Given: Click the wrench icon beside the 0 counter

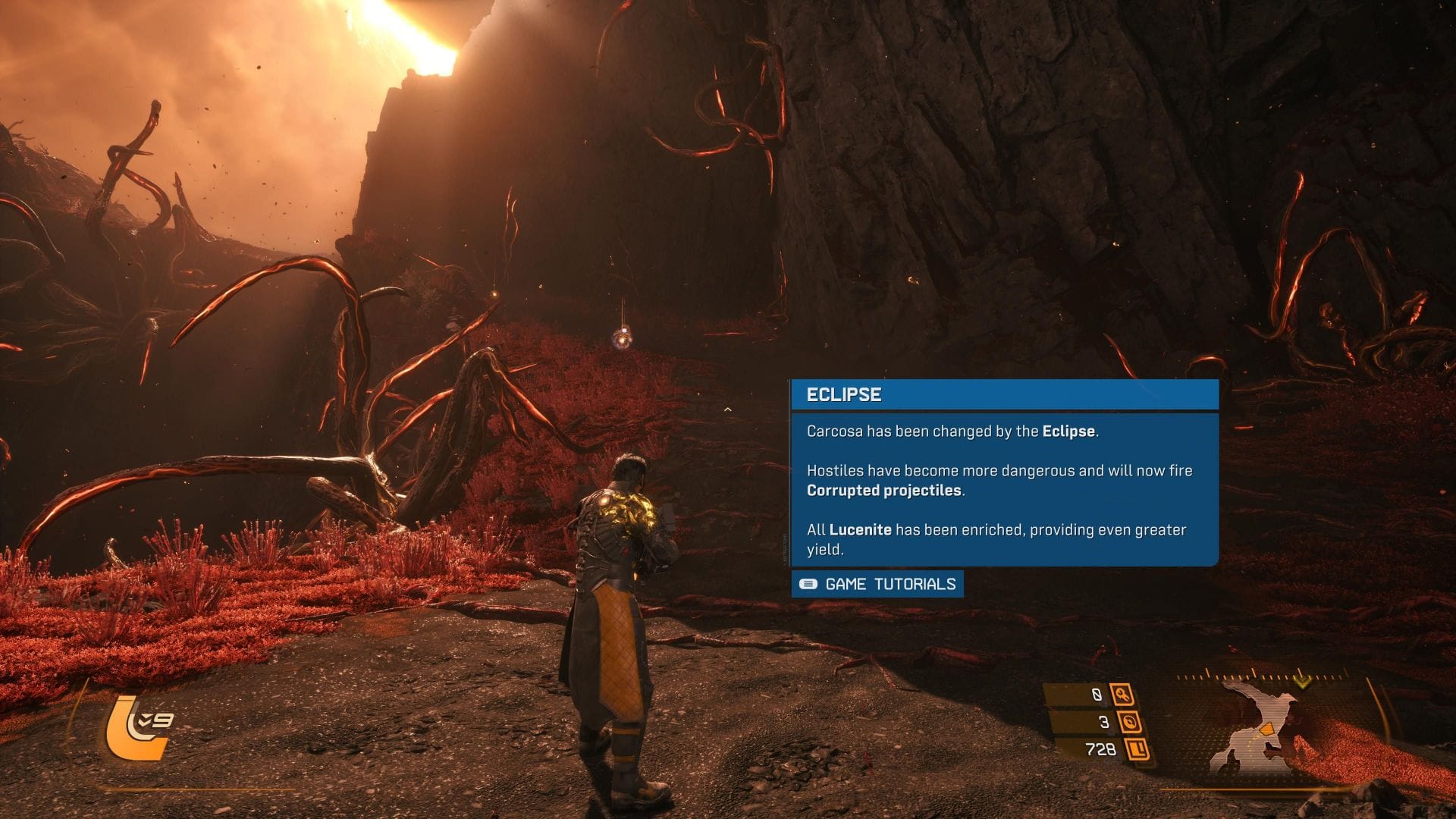Looking at the screenshot, I should [1122, 695].
